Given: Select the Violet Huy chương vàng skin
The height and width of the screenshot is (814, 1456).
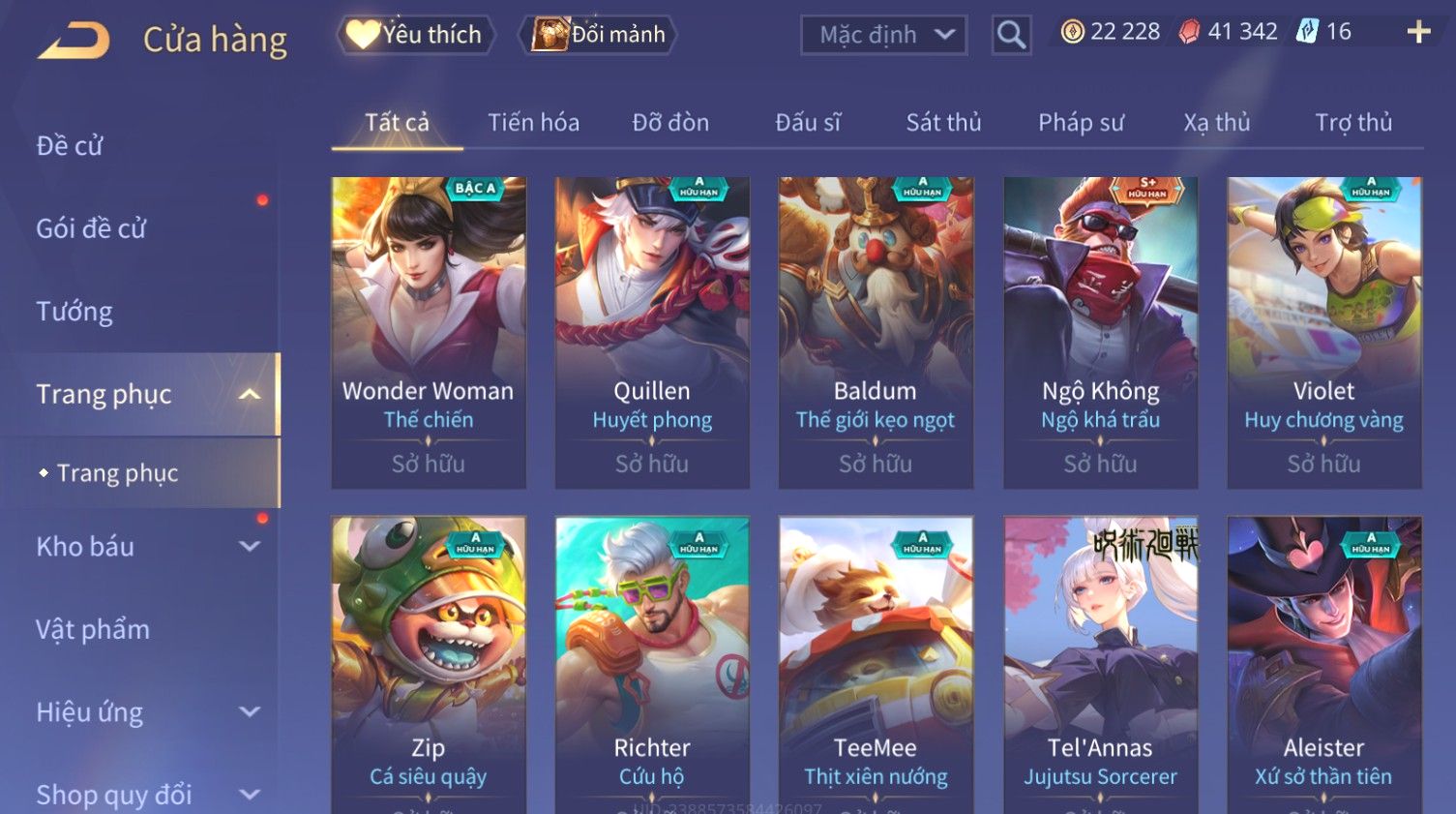Looking at the screenshot, I should [x=1323, y=331].
